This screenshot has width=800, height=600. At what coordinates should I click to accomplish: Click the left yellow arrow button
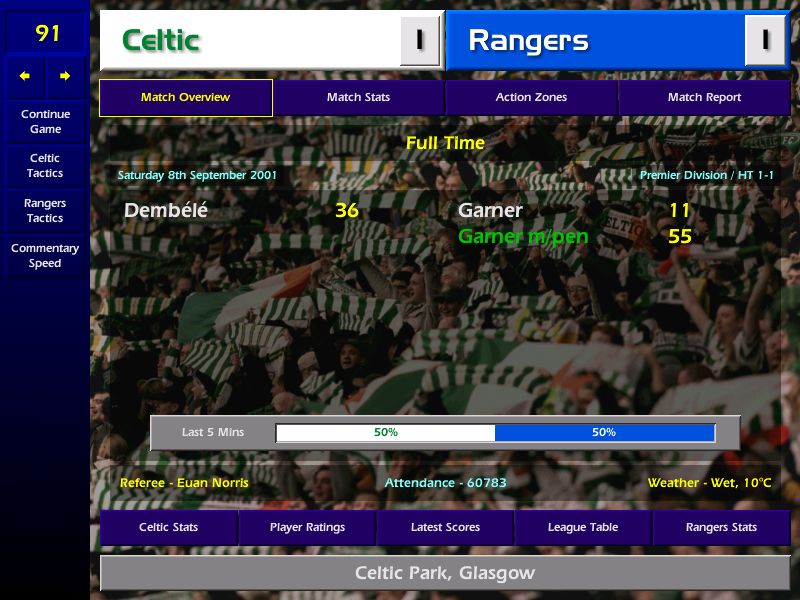click(x=25, y=76)
